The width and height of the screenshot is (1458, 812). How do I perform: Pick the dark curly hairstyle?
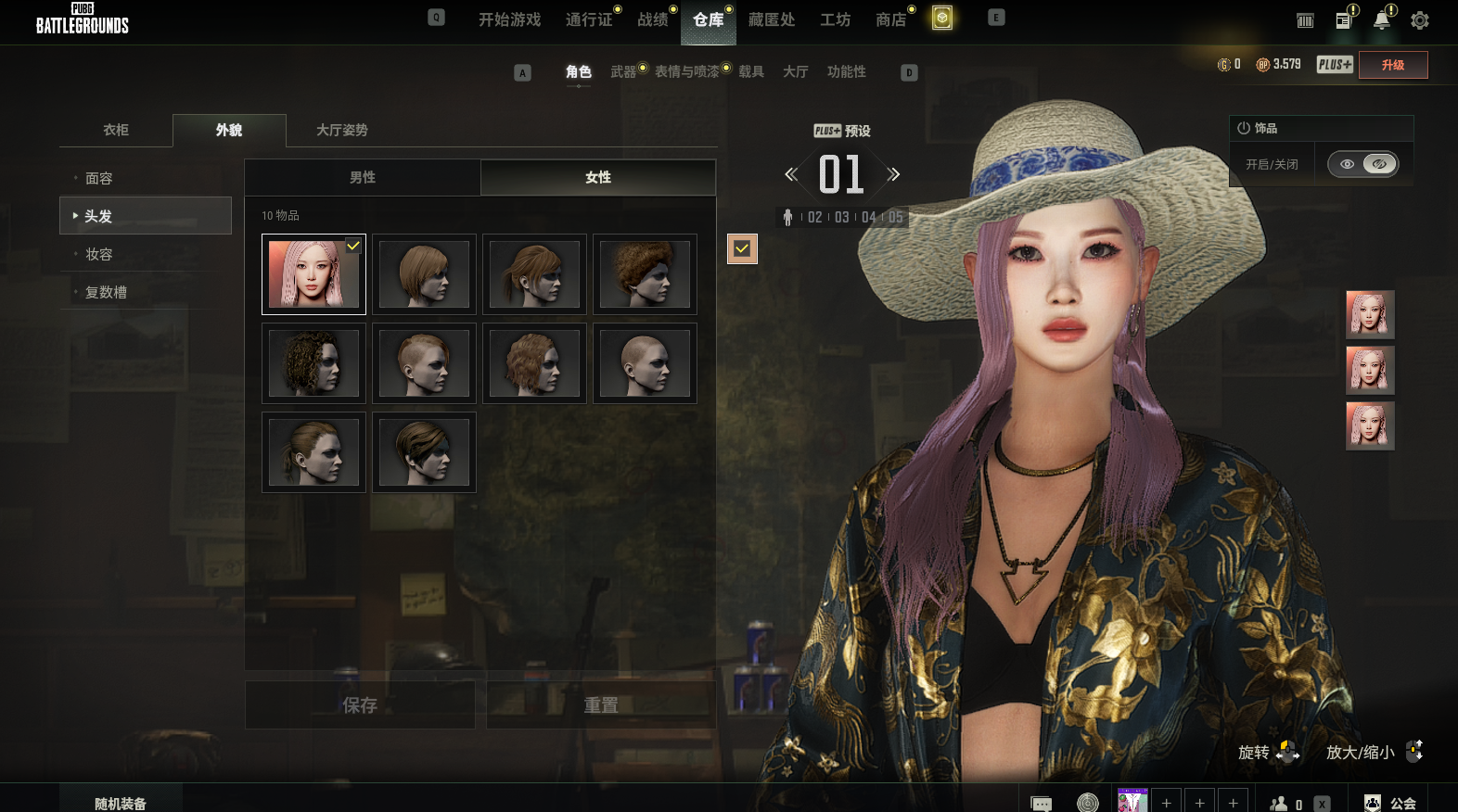(x=313, y=363)
